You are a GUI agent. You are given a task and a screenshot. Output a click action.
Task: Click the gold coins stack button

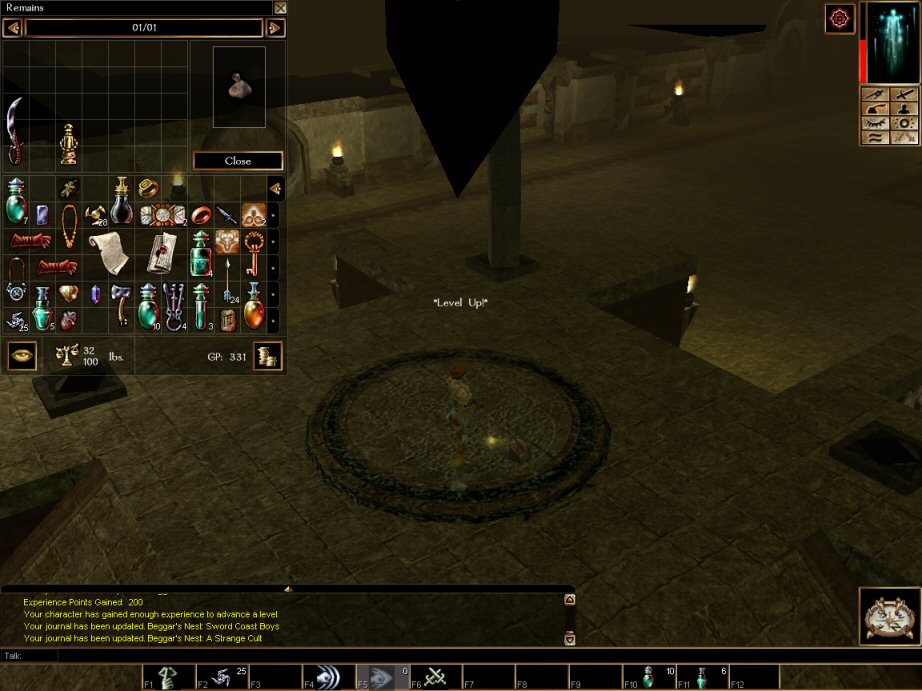(x=267, y=355)
